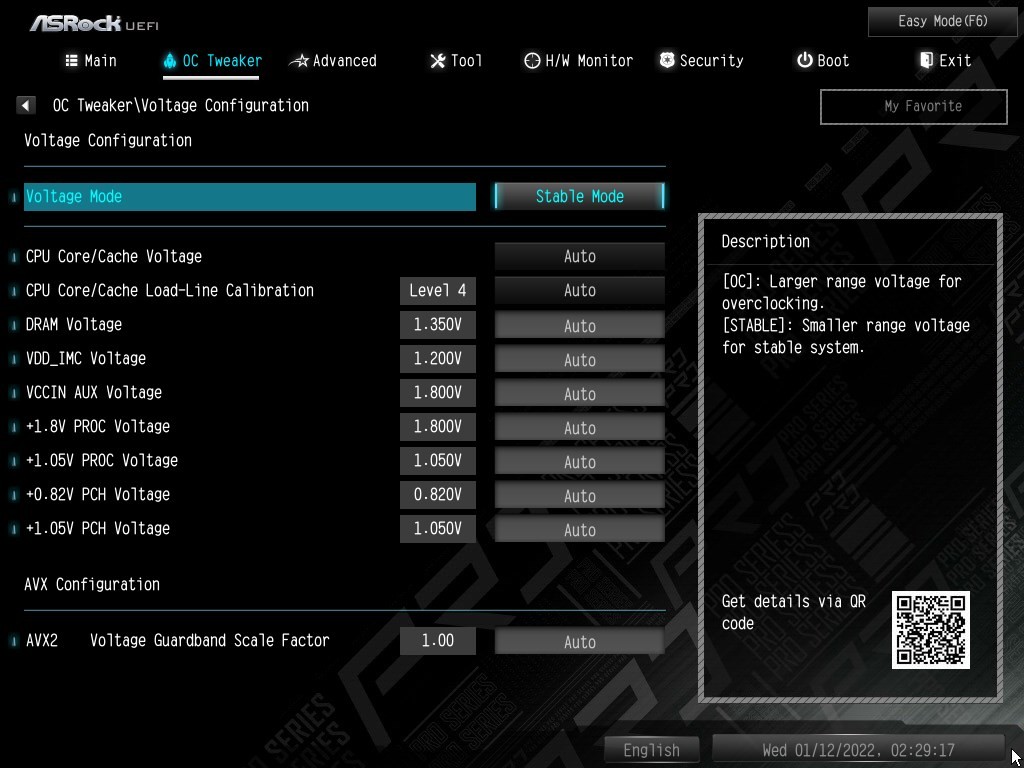Open the Main tab
This screenshot has height=768, width=1024.
pyautogui.click(x=91, y=61)
